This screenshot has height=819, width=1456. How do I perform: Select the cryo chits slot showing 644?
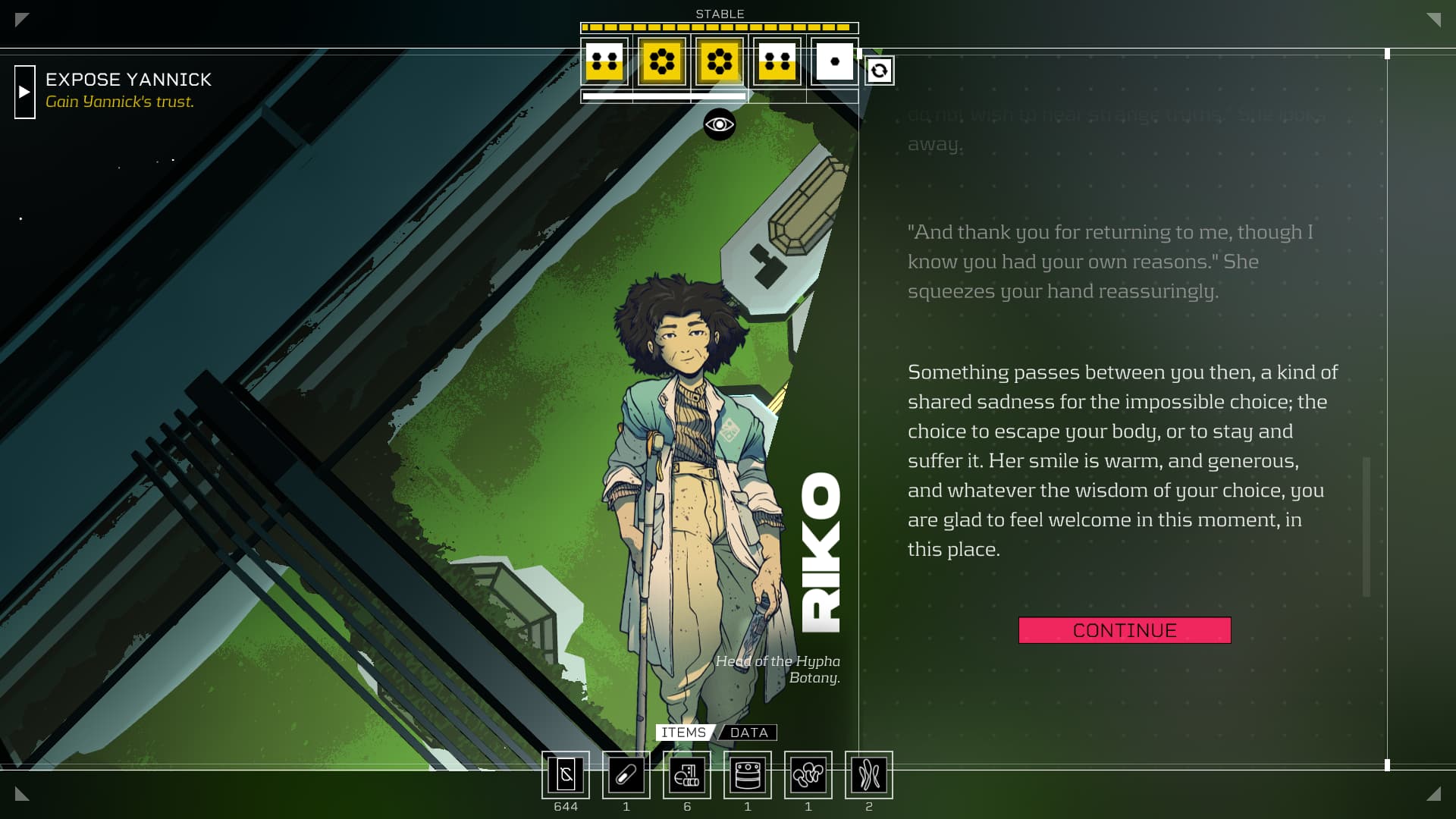[x=566, y=775]
